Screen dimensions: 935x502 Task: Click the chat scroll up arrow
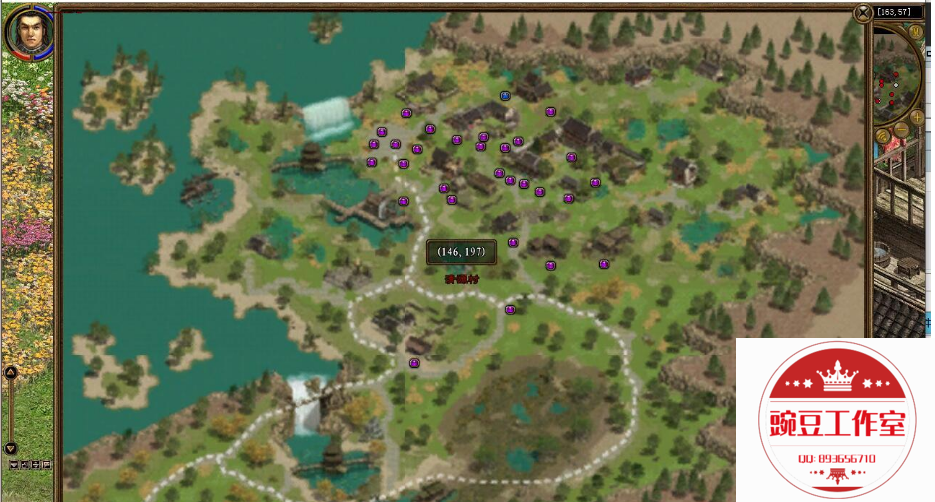[11, 372]
